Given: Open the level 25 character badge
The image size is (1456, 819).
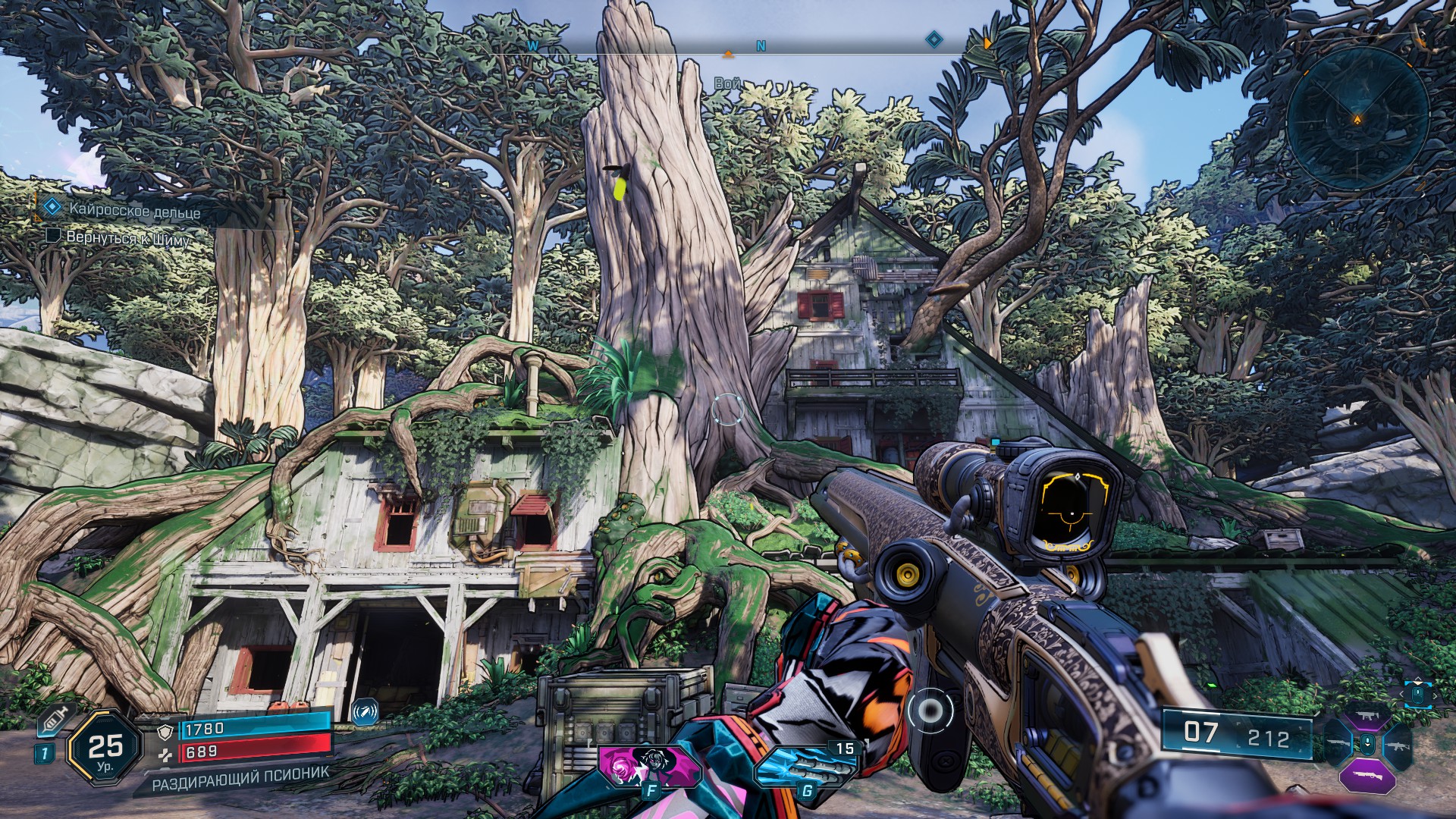Looking at the screenshot, I should click(105, 748).
